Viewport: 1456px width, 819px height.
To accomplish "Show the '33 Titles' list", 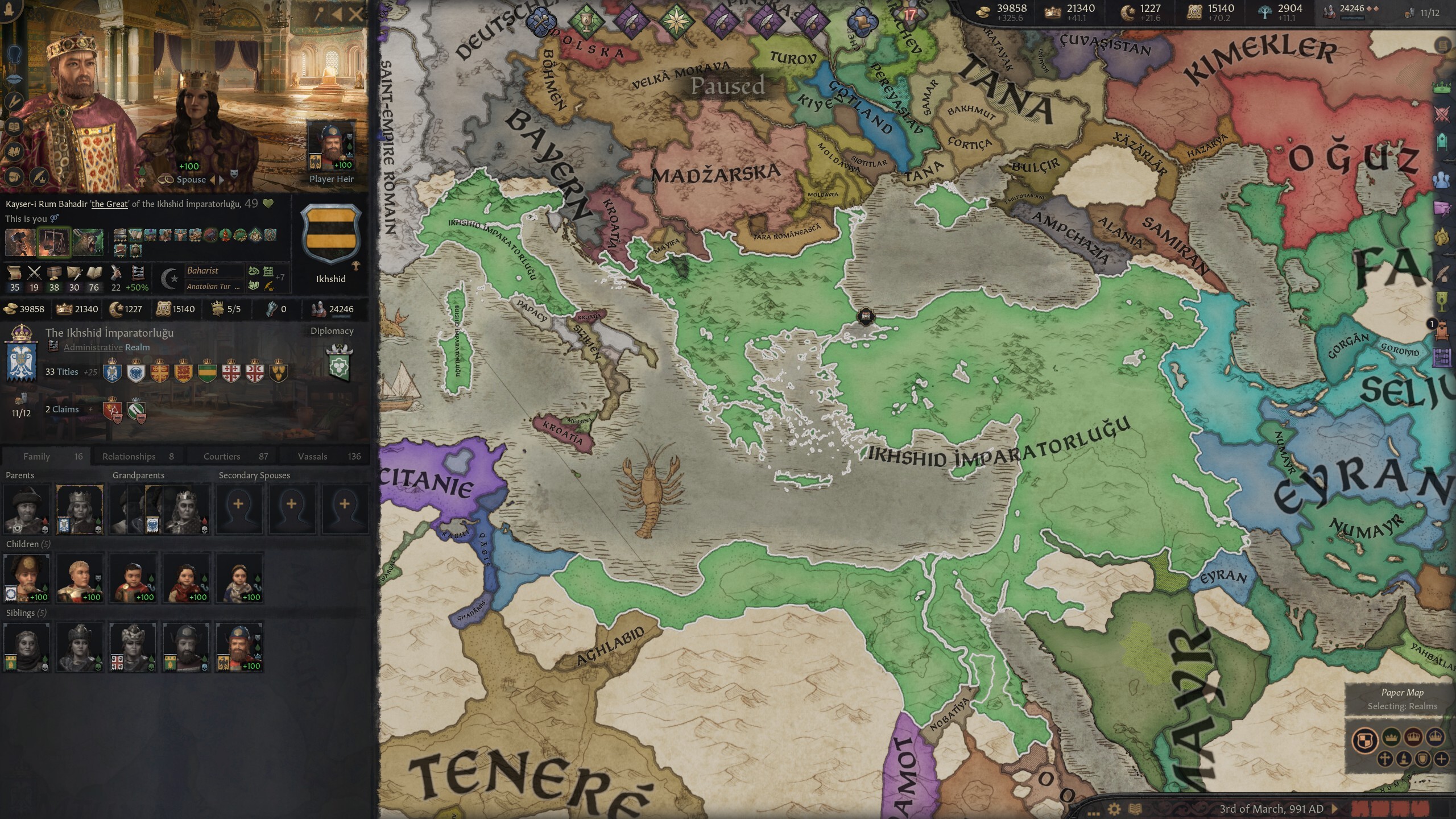I will [61, 372].
